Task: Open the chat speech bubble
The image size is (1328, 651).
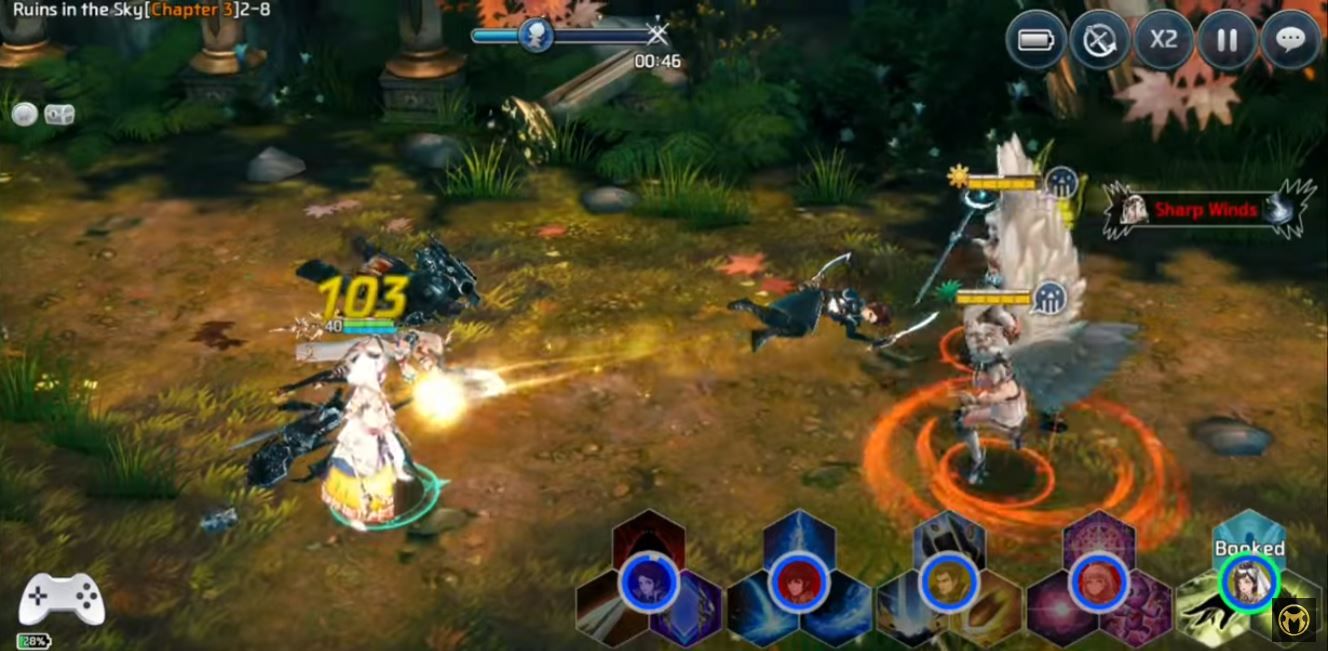Action: pyautogui.click(x=1291, y=40)
